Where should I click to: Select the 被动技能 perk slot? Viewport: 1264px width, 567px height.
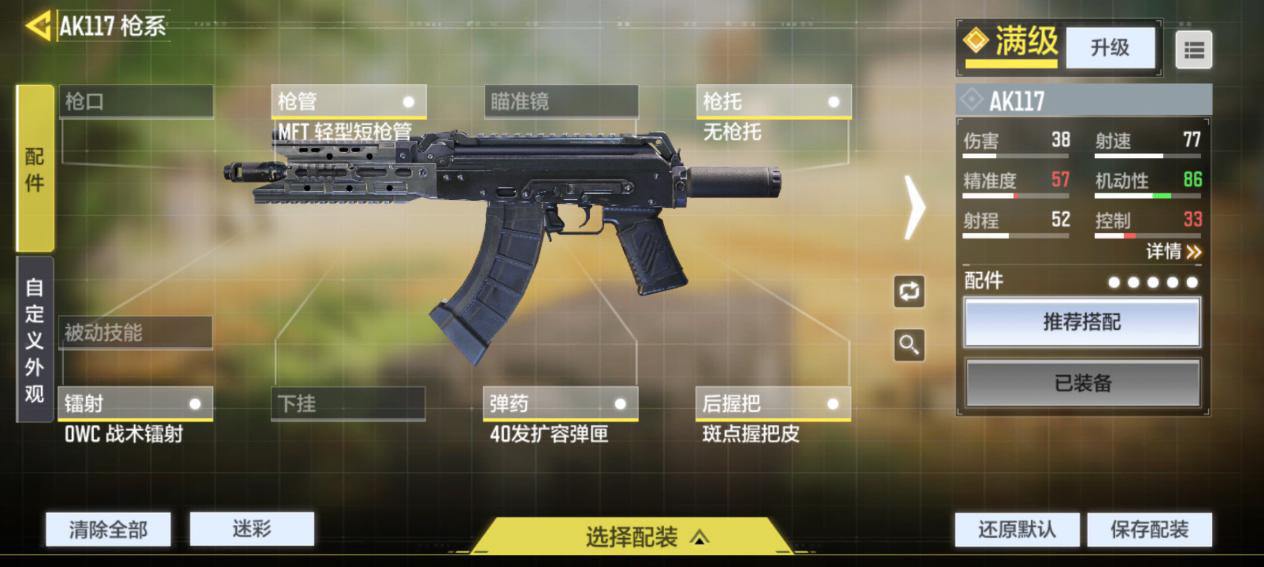[x=135, y=333]
